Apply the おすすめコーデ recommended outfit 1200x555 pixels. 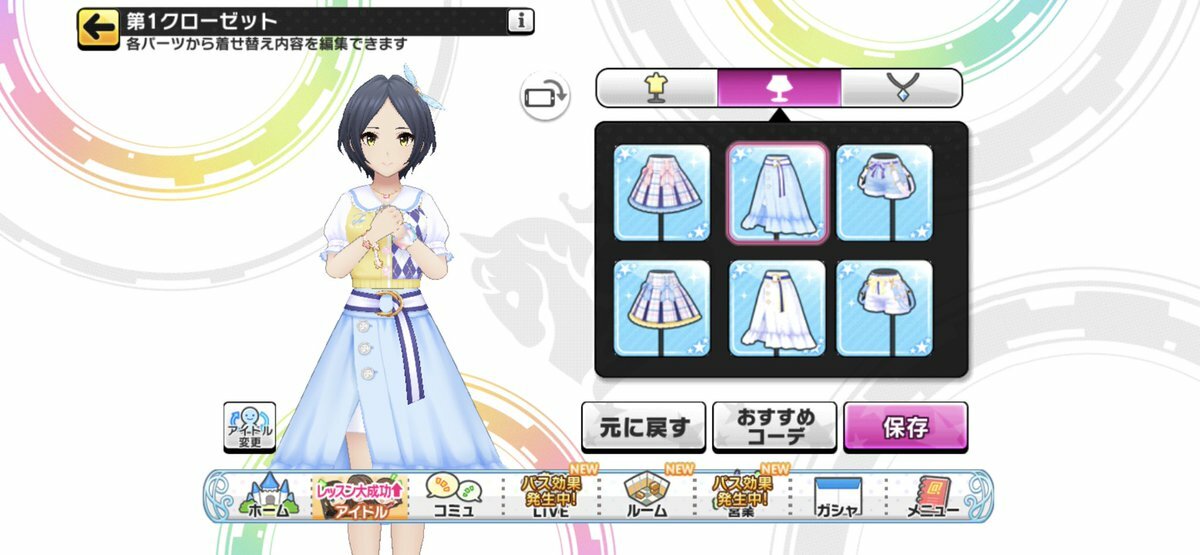774,428
